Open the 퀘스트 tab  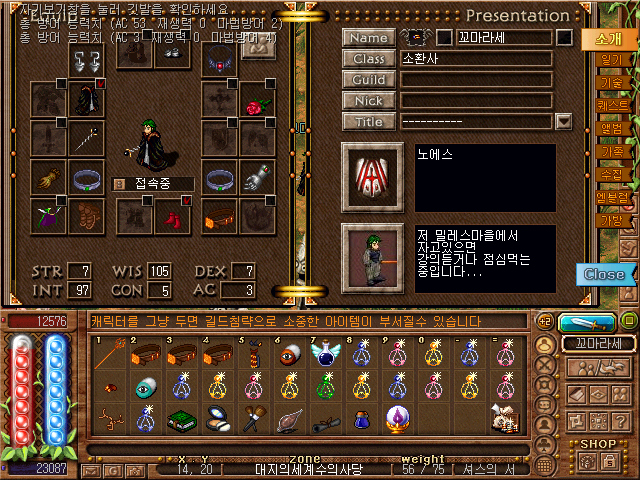coord(610,104)
